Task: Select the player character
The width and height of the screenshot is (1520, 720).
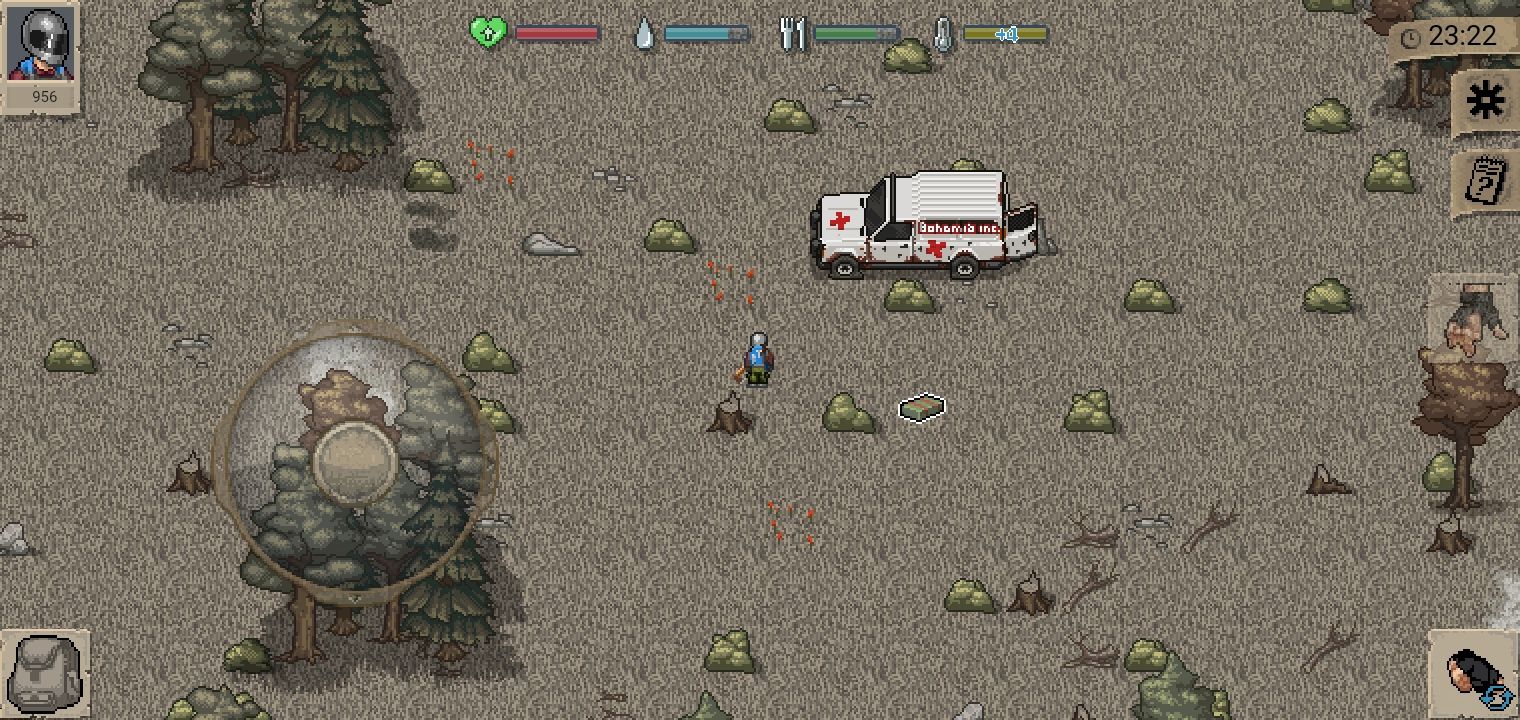Action: click(x=757, y=360)
